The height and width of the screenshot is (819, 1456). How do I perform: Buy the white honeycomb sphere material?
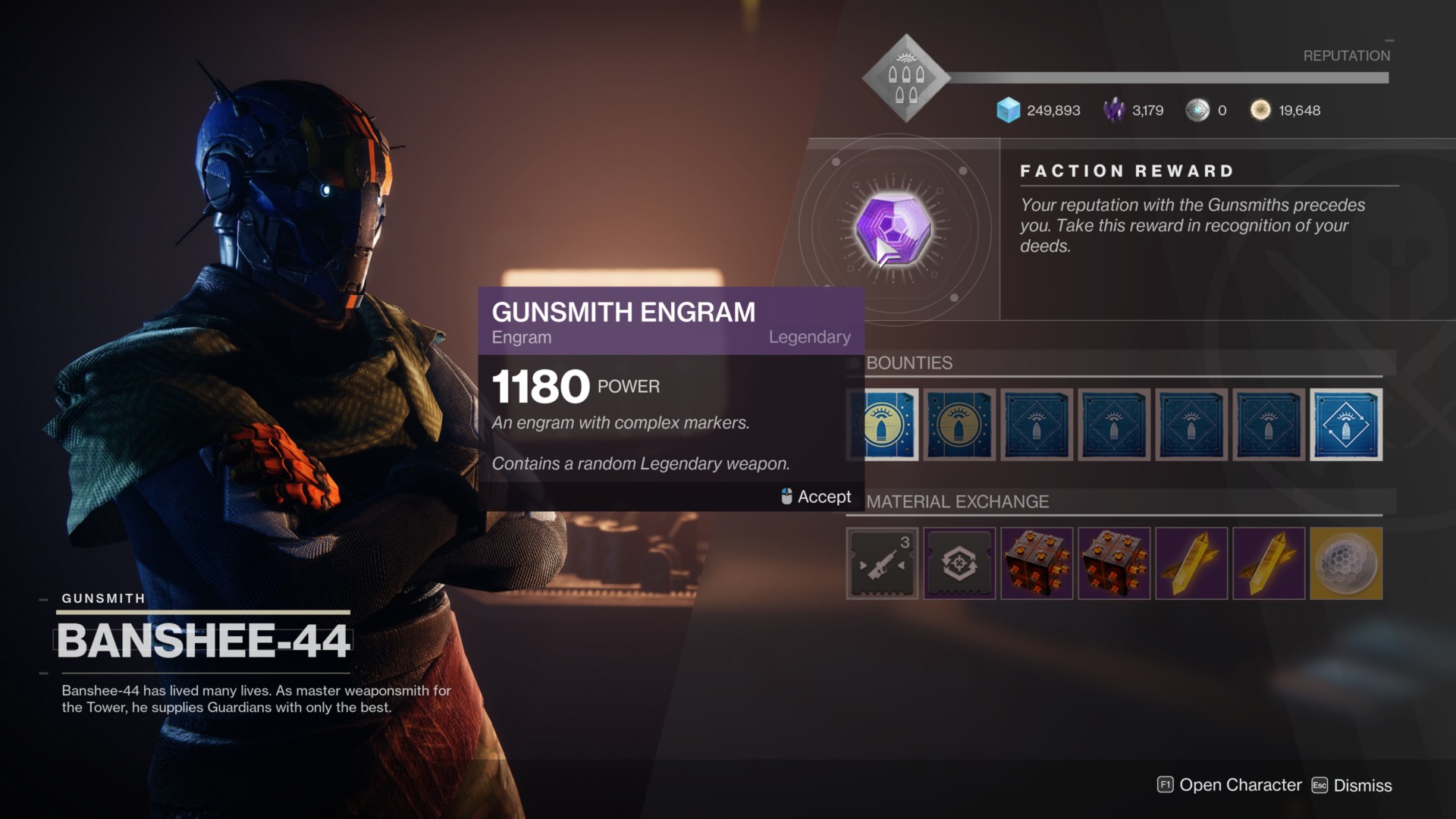coord(1346,563)
